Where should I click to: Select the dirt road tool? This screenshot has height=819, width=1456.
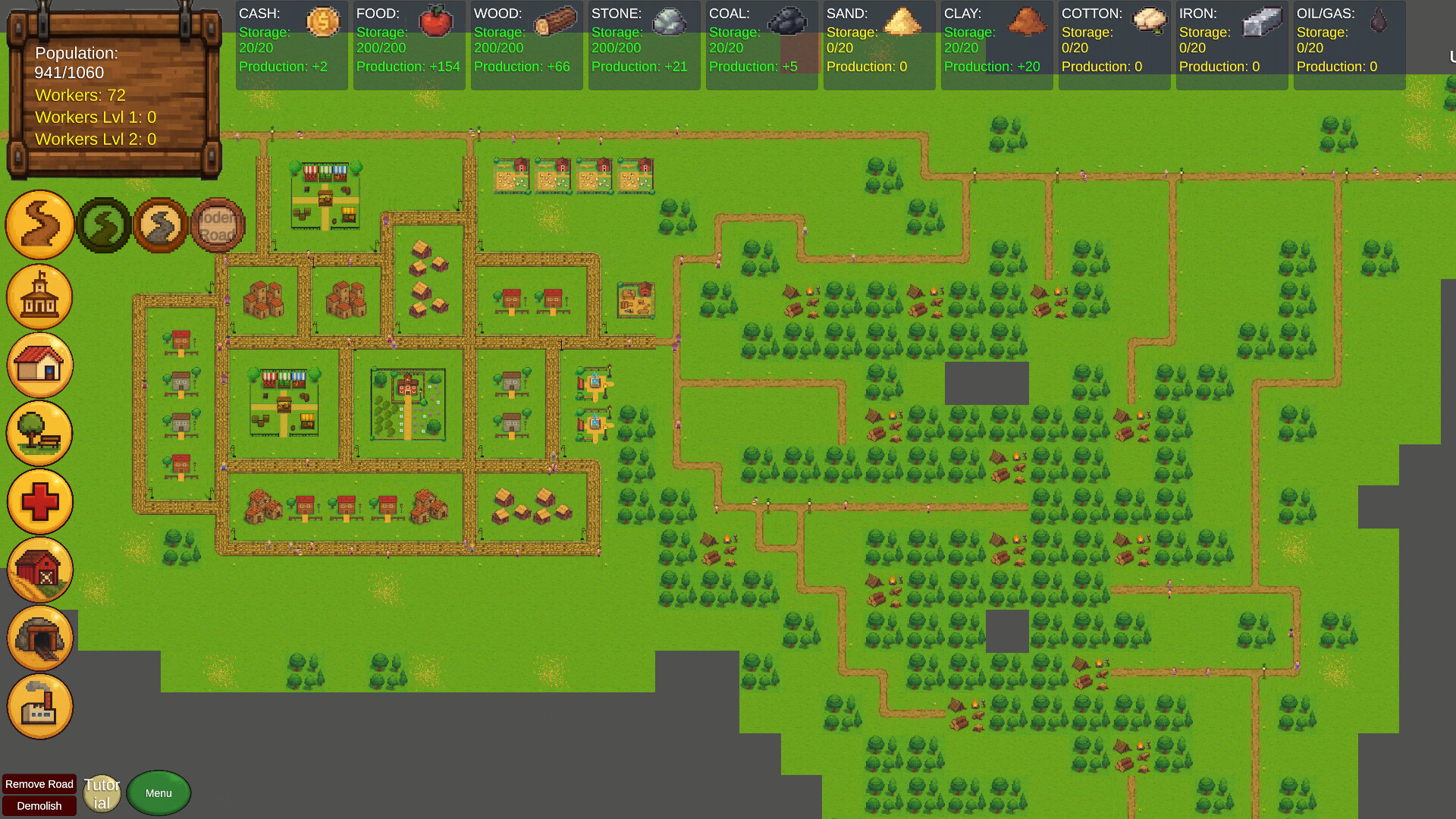point(39,224)
